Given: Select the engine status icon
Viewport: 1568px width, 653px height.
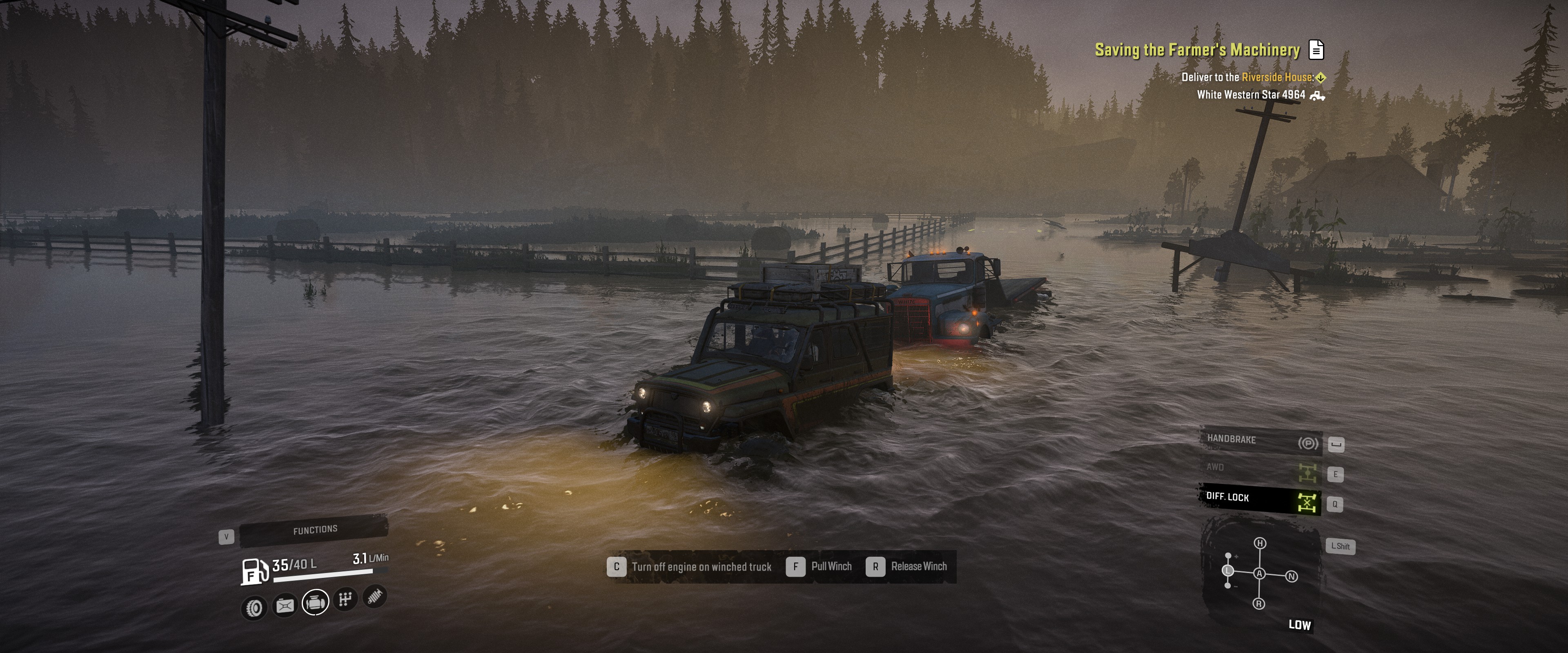Looking at the screenshot, I should tap(315, 602).
